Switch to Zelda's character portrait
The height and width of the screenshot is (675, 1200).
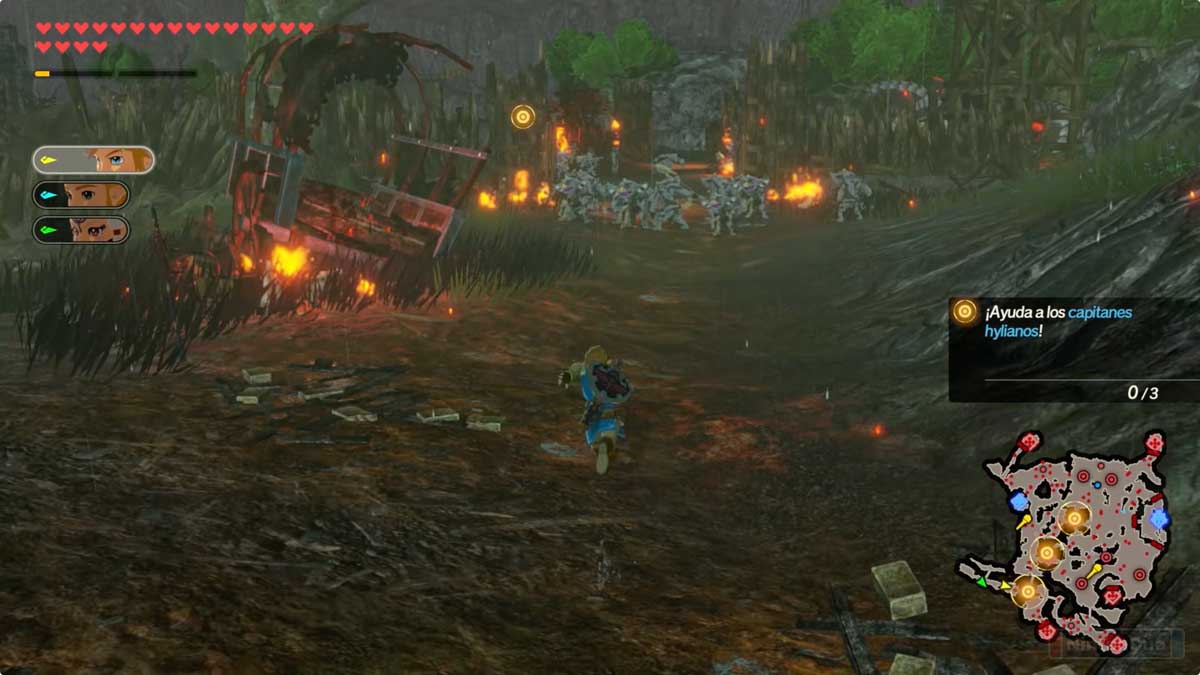[81, 195]
